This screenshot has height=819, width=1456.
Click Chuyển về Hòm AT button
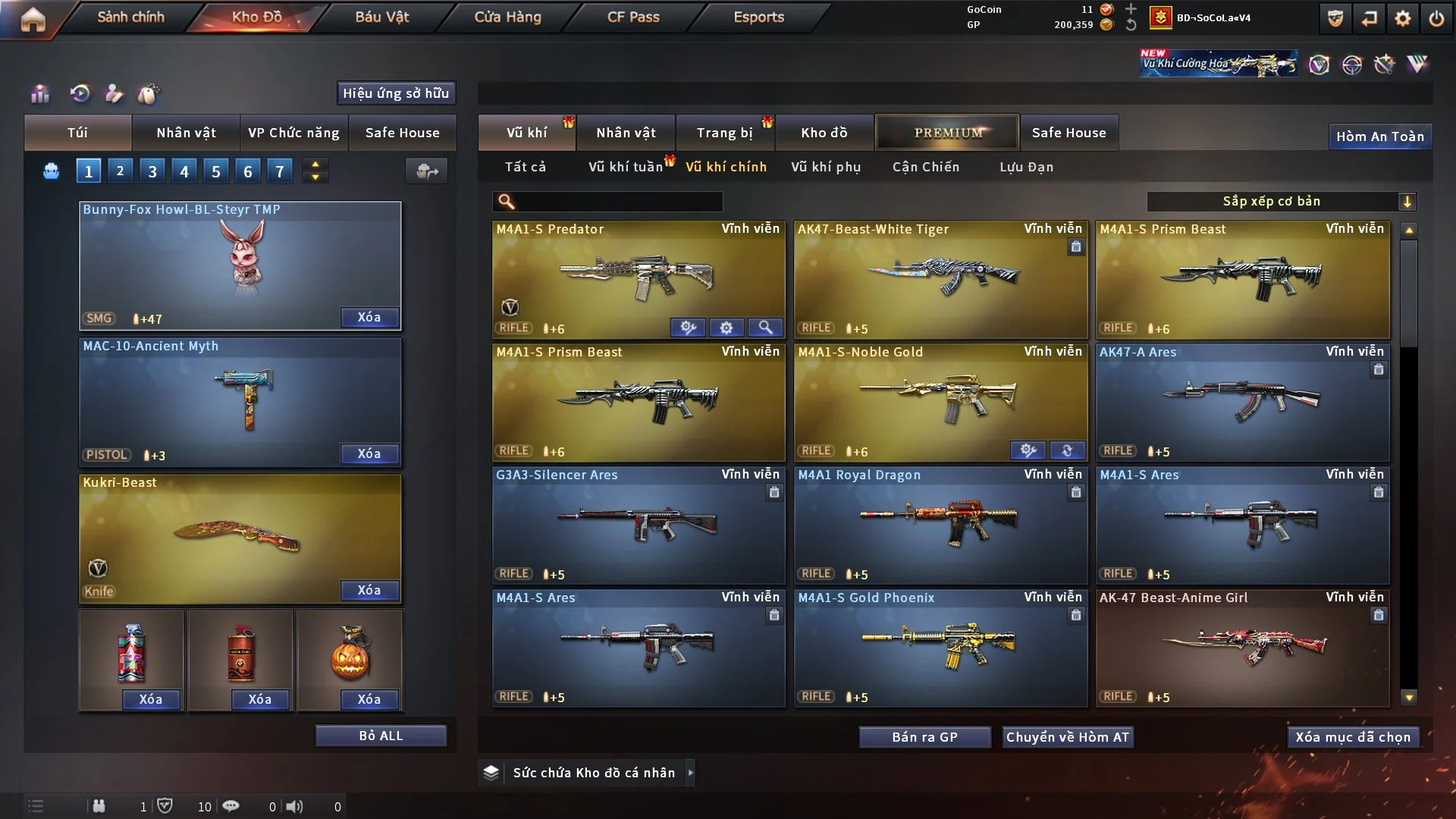click(x=1068, y=737)
